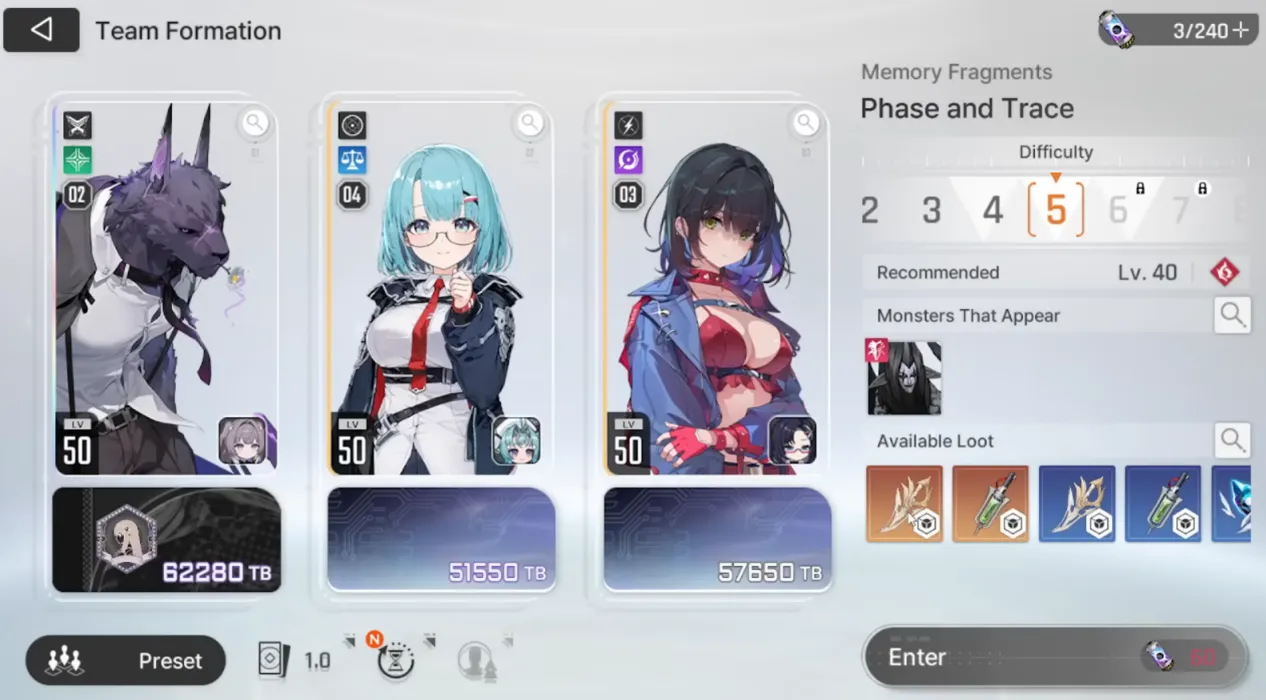Go back from Team Formation
This screenshot has width=1266, height=700.
pos(41,30)
